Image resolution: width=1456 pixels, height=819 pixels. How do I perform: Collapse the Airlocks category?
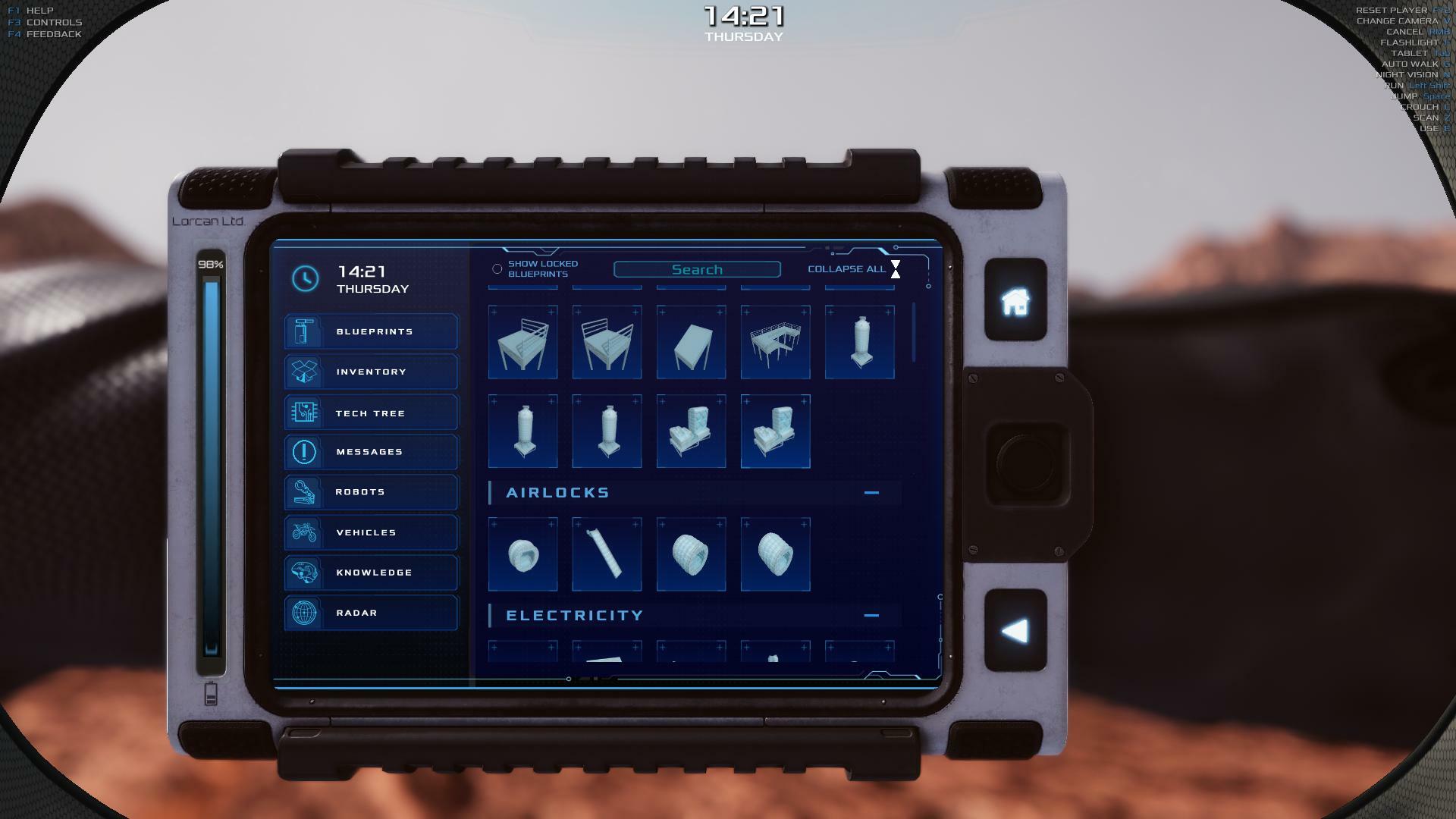pyautogui.click(x=871, y=493)
